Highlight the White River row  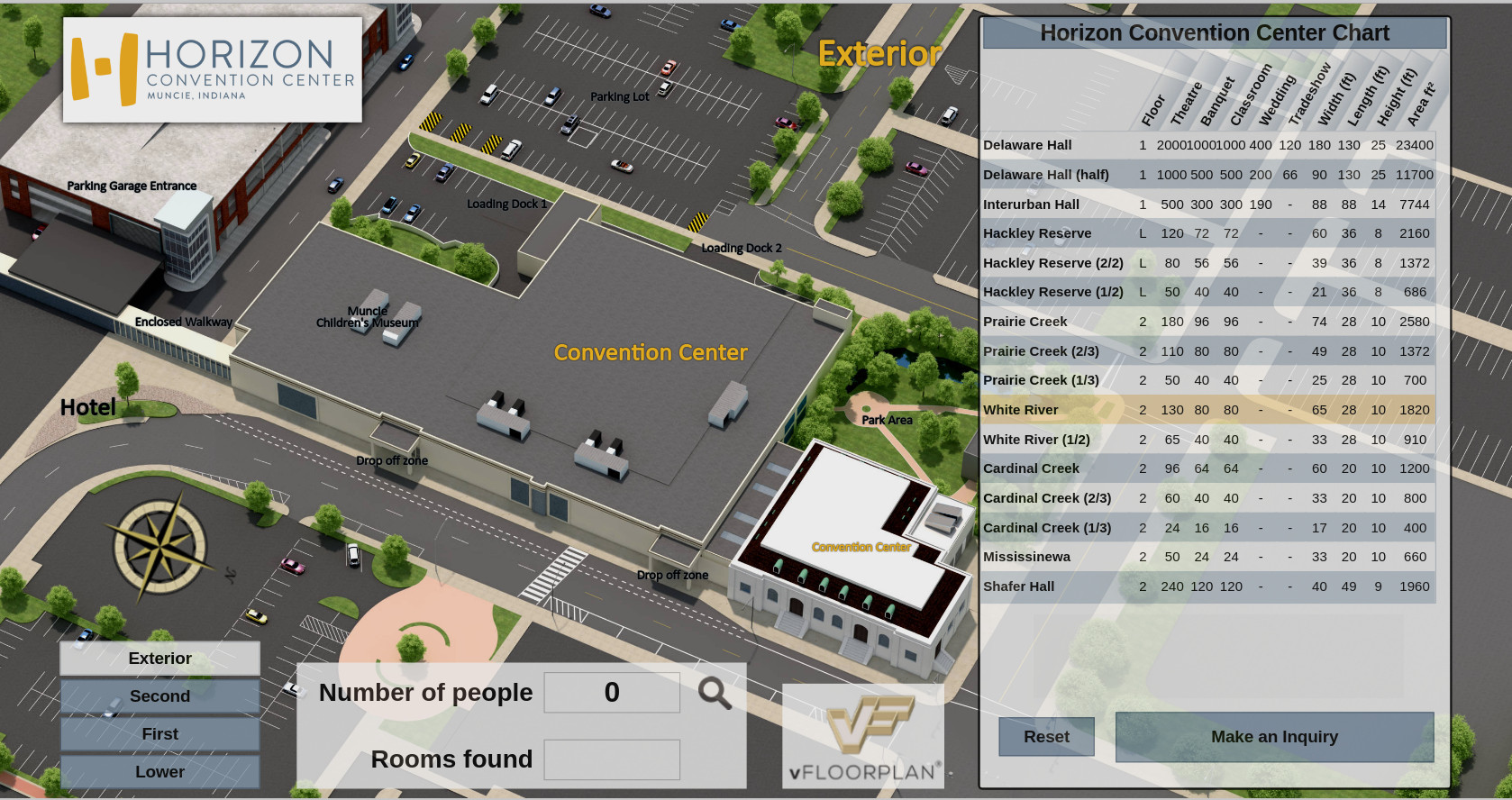coord(1207,410)
